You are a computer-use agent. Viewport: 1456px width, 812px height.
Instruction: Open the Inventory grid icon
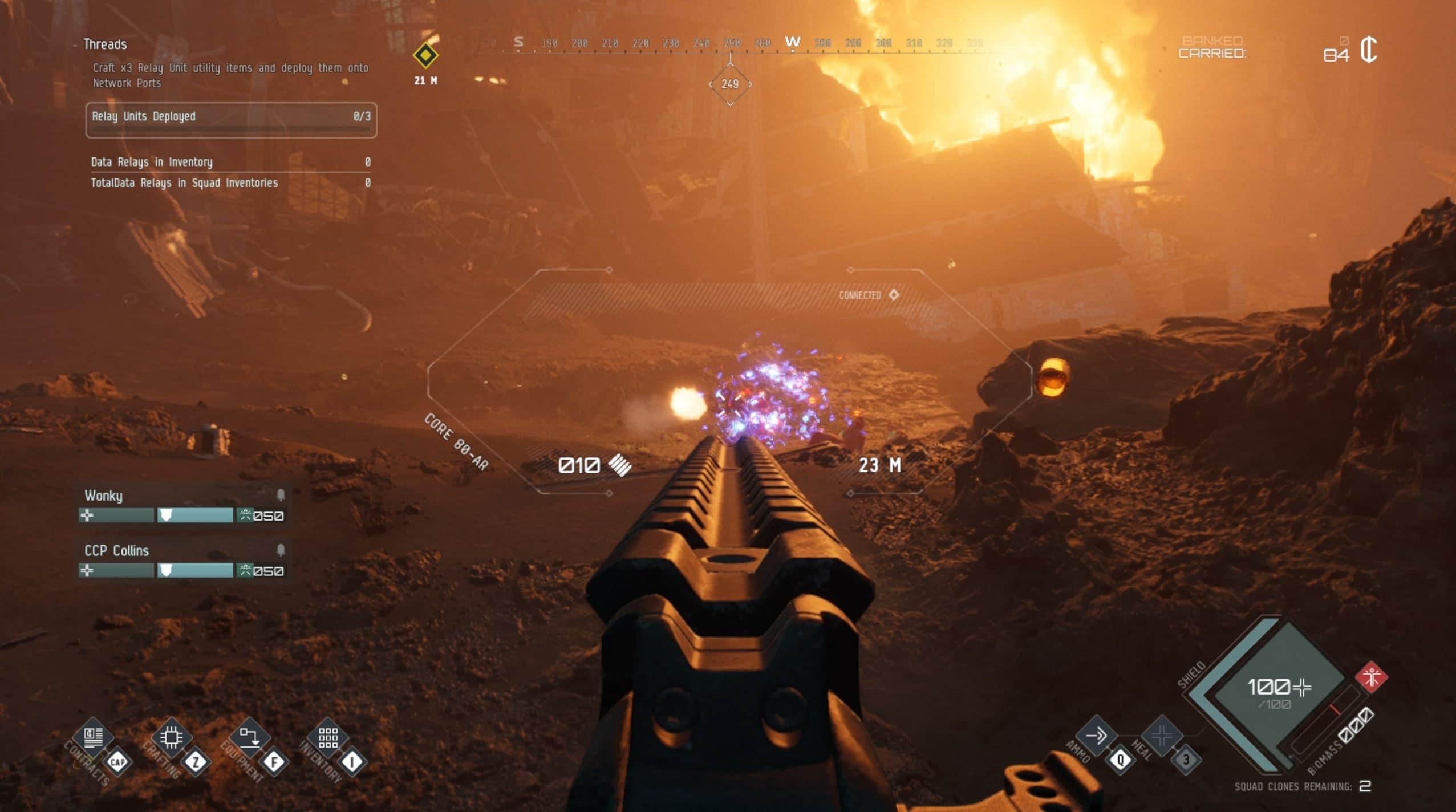pyautogui.click(x=328, y=737)
